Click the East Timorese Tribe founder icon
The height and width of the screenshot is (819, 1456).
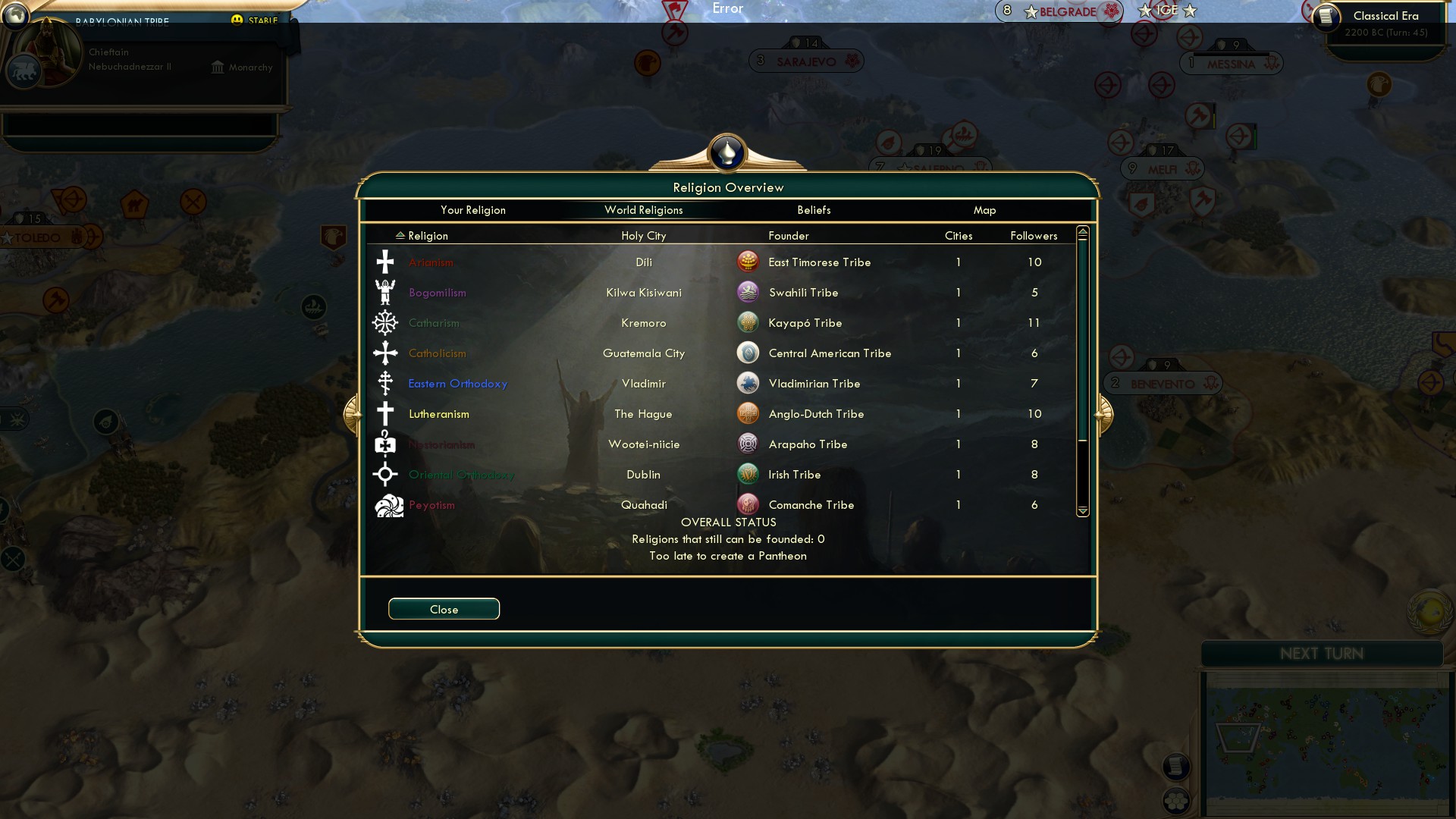[748, 262]
